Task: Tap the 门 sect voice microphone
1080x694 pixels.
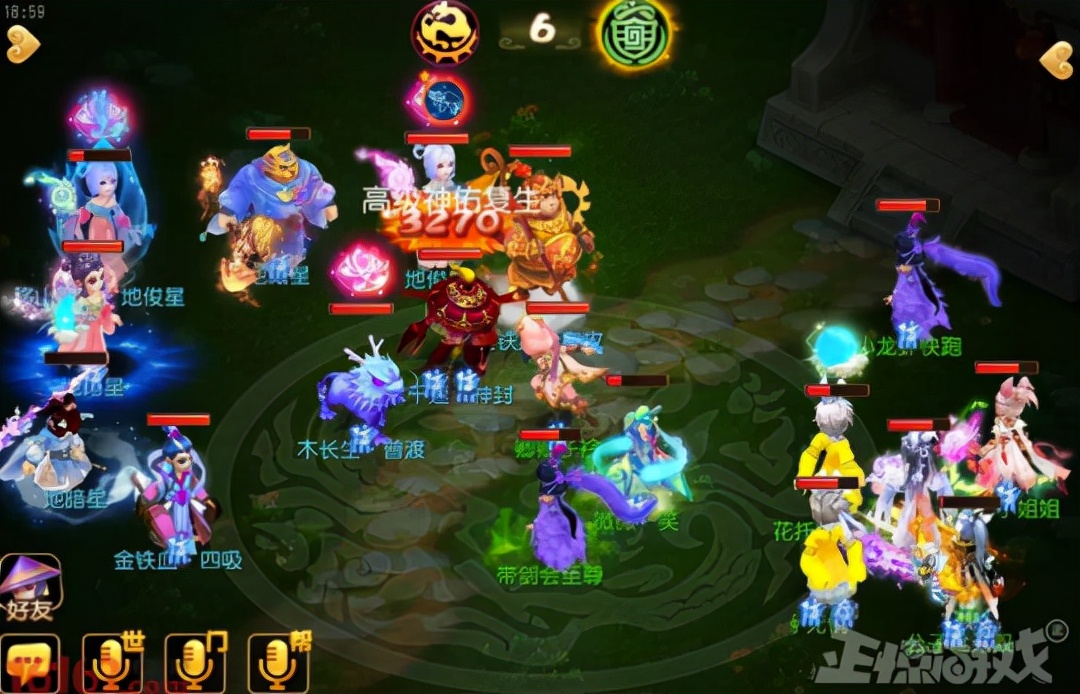Action: [x=194, y=662]
